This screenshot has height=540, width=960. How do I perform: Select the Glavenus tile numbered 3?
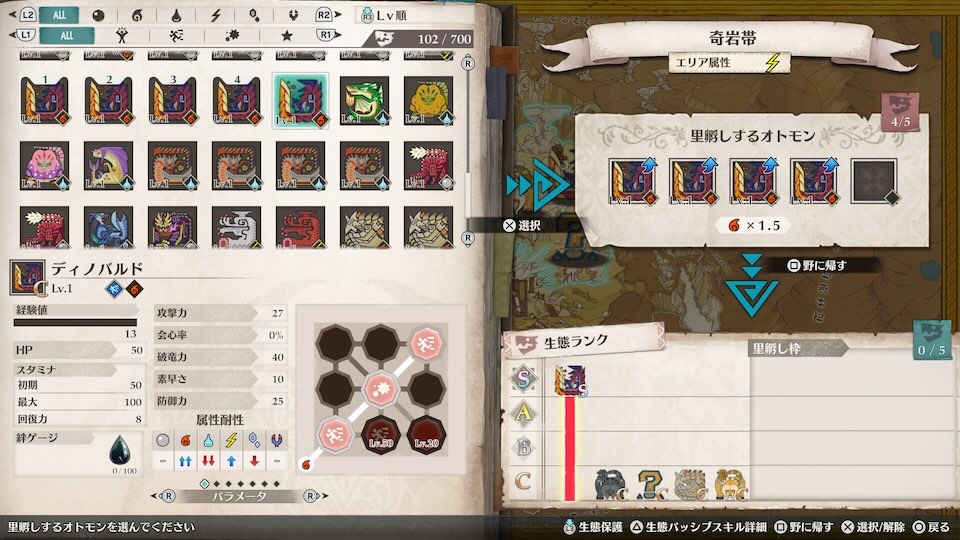(x=172, y=98)
